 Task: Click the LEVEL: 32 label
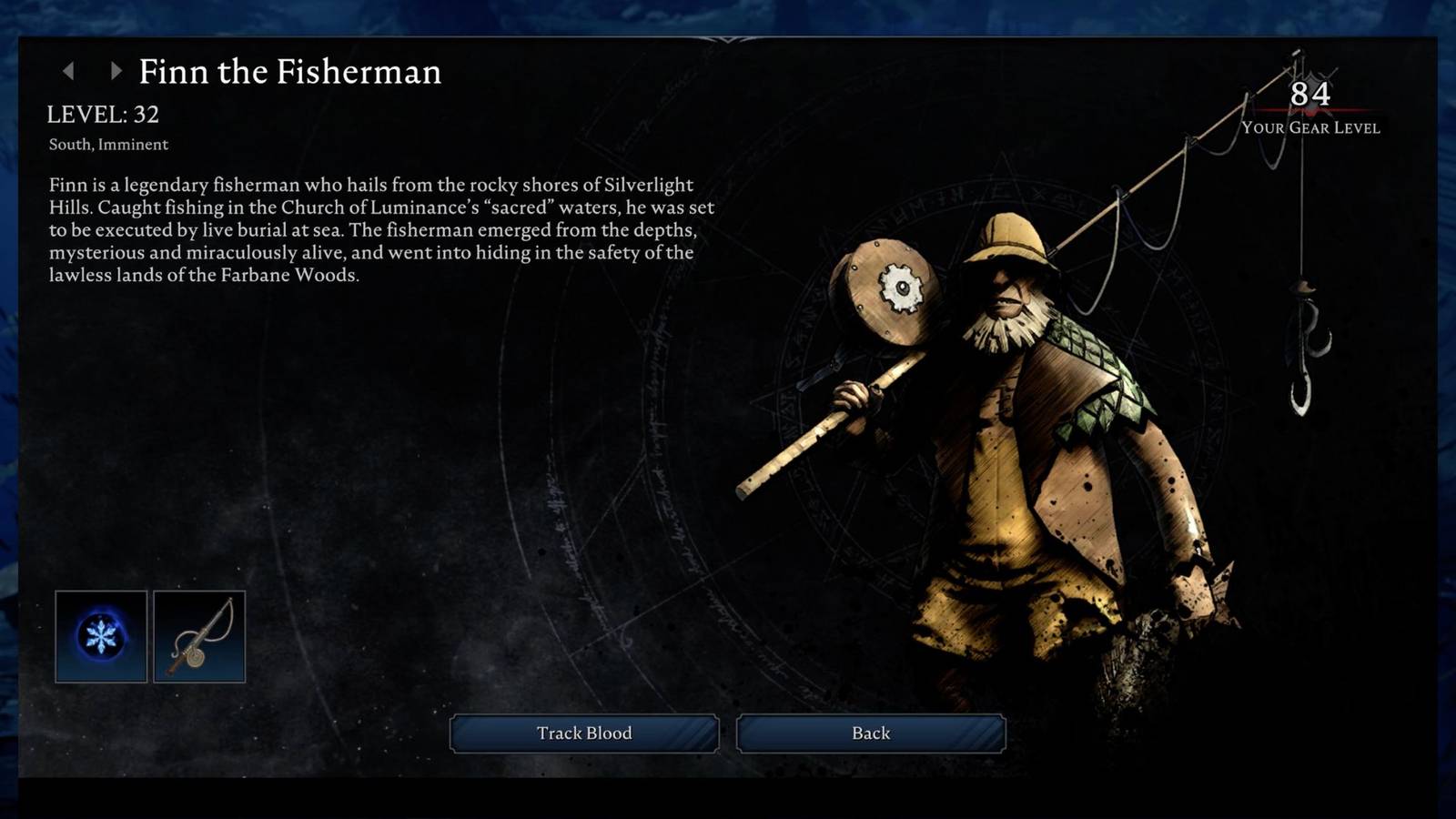point(104,113)
